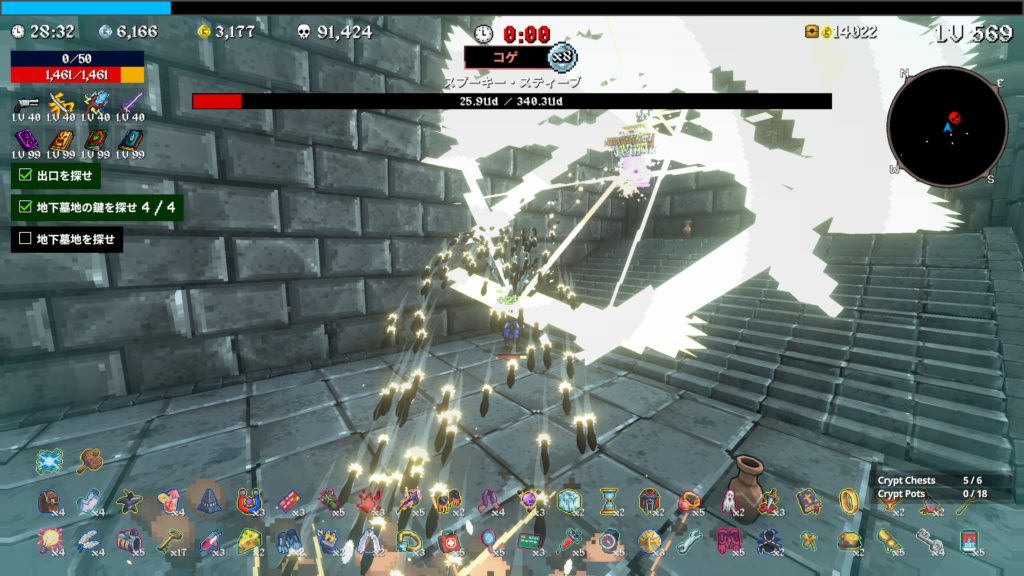The image size is (1024, 576).
Task: Select the white ghost item
Action: tap(728, 501)
